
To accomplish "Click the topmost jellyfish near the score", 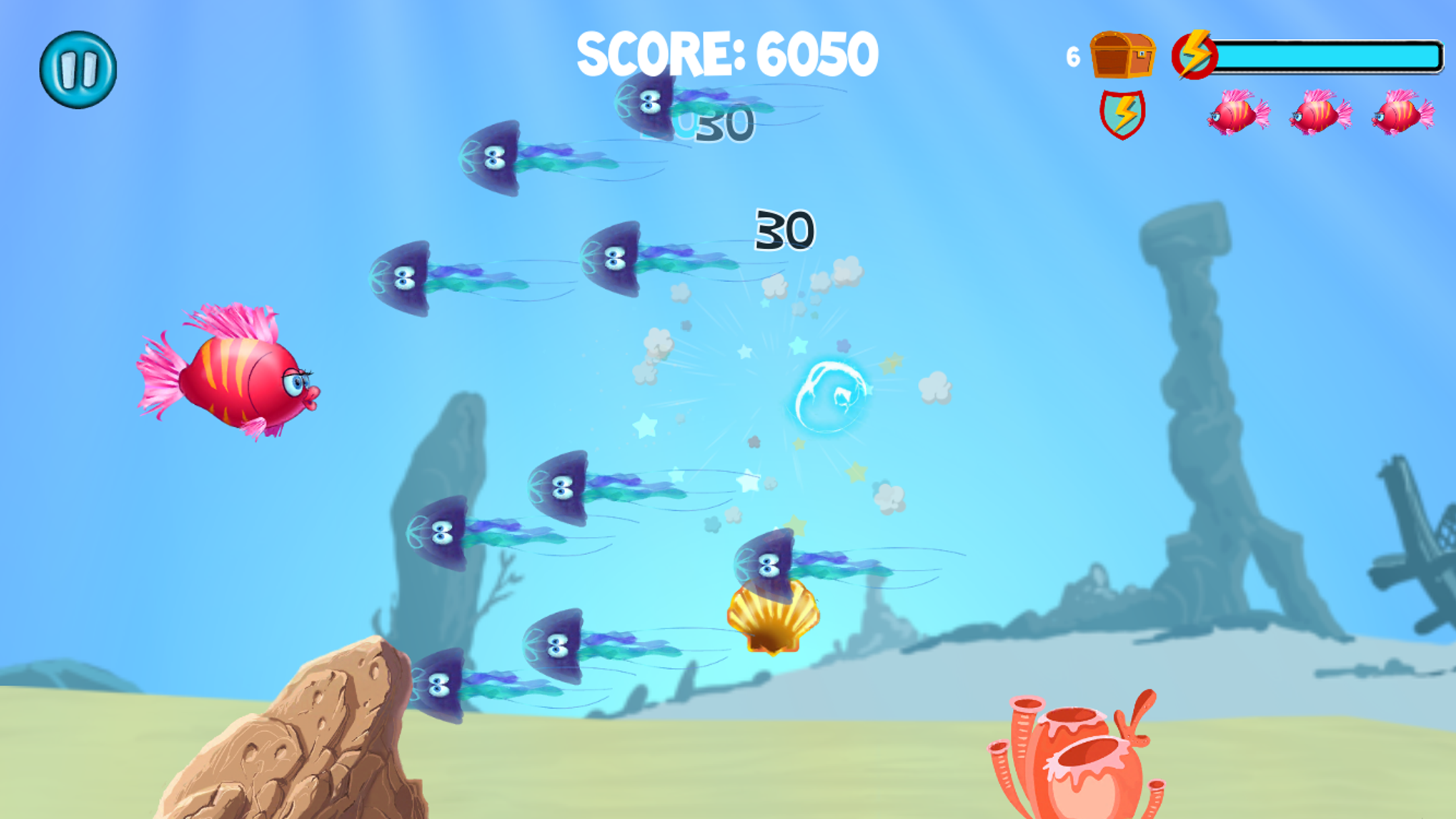I will (646, 102).
